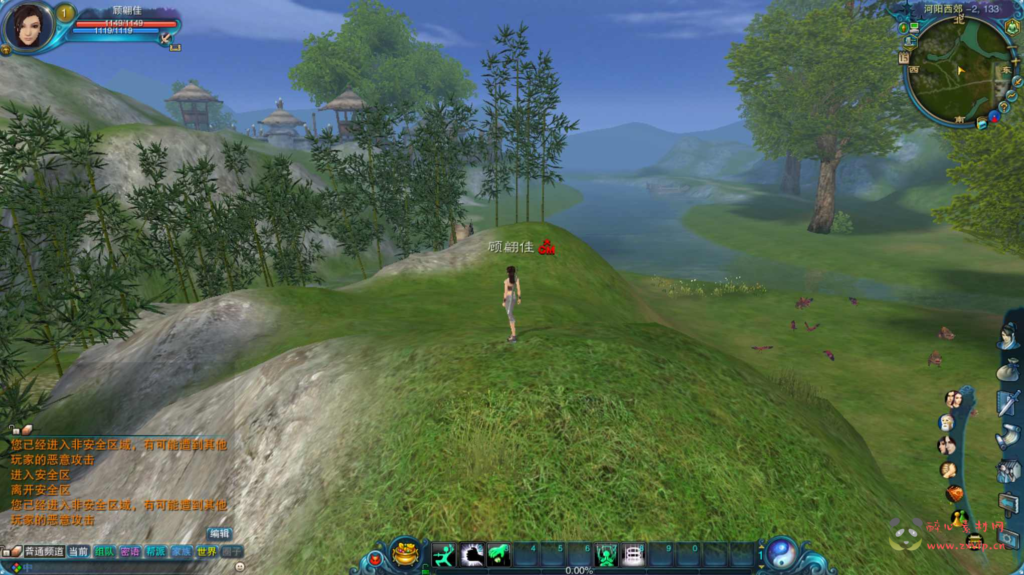Open the sword icon in side menu
Viewport: 1024px width, 575px height.
(x=1007, y=403)
